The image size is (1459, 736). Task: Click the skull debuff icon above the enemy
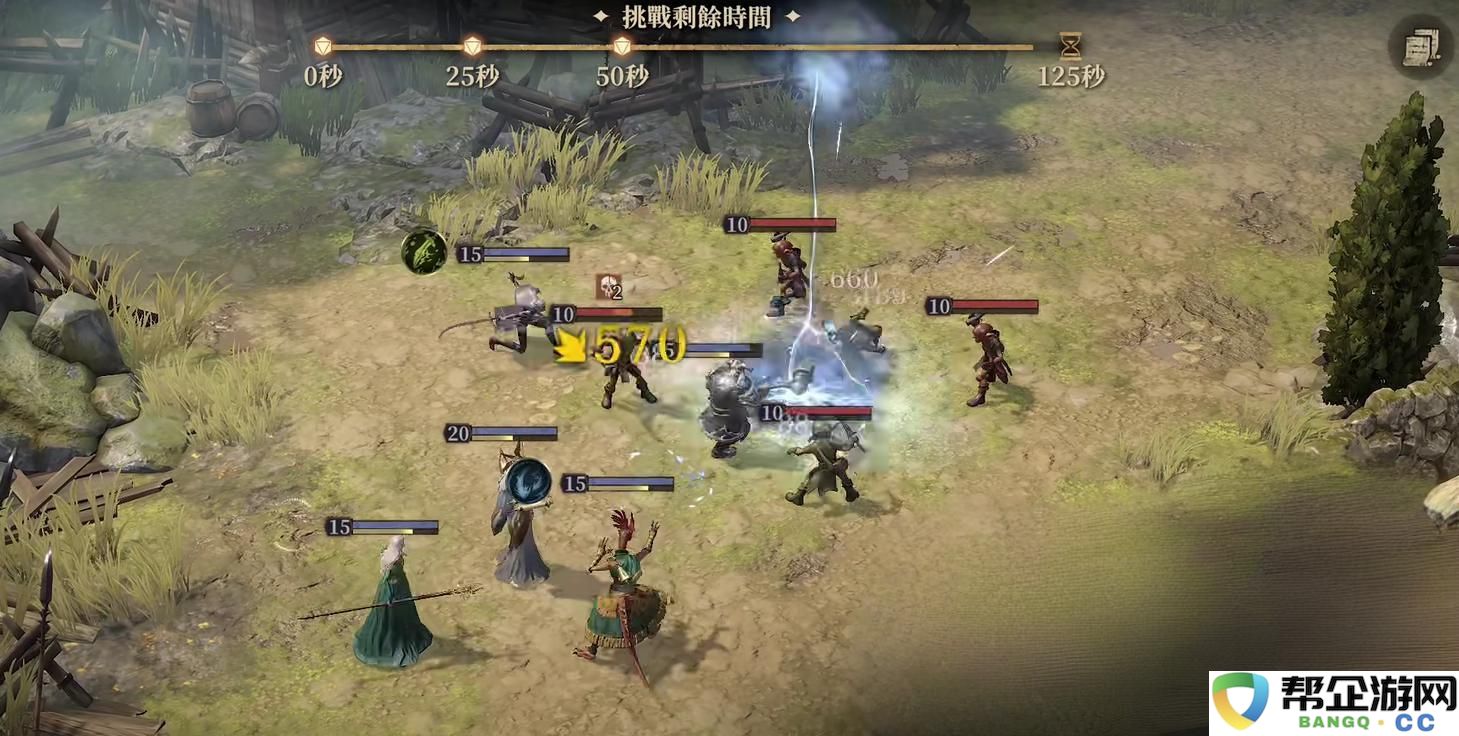click(x=610, y=287)
